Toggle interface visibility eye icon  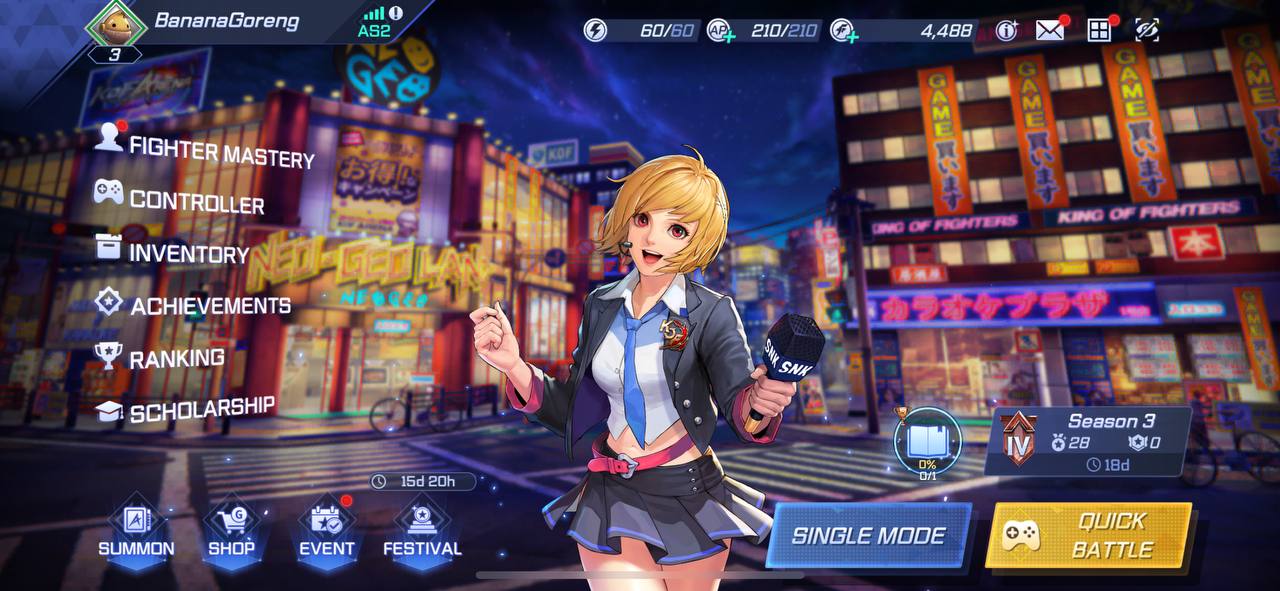tap(1147, 30)
